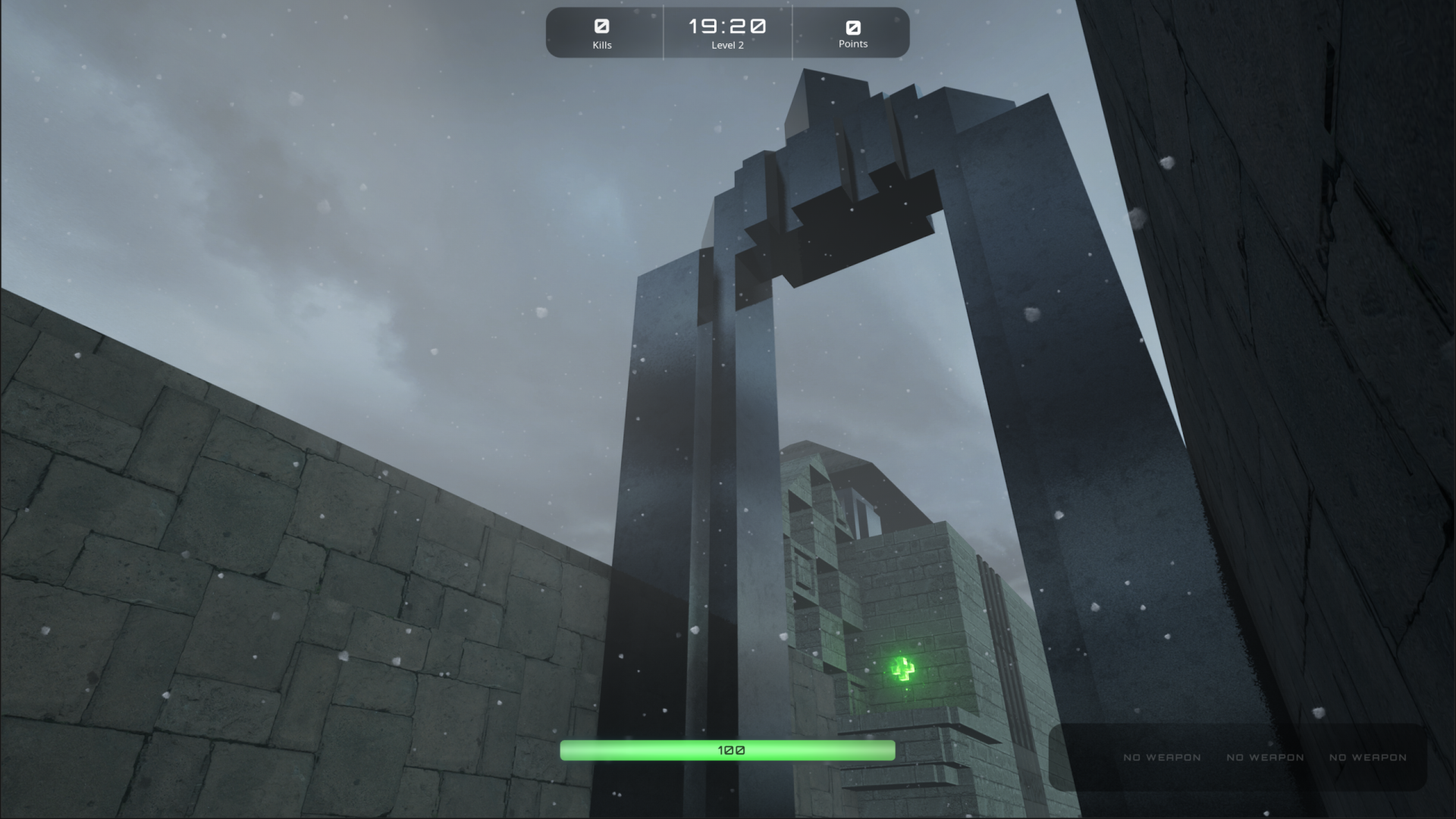
Task: Click the Kills label text
Action: [603, 45]
